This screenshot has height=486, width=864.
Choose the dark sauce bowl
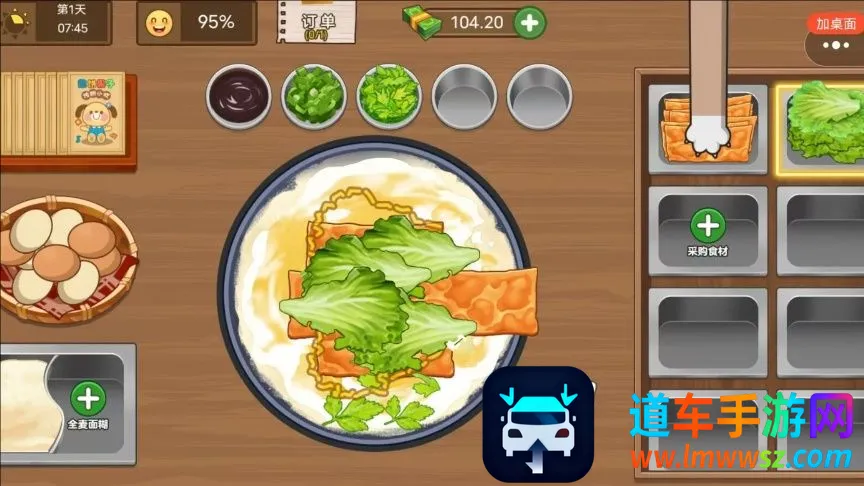coord(238,97)
